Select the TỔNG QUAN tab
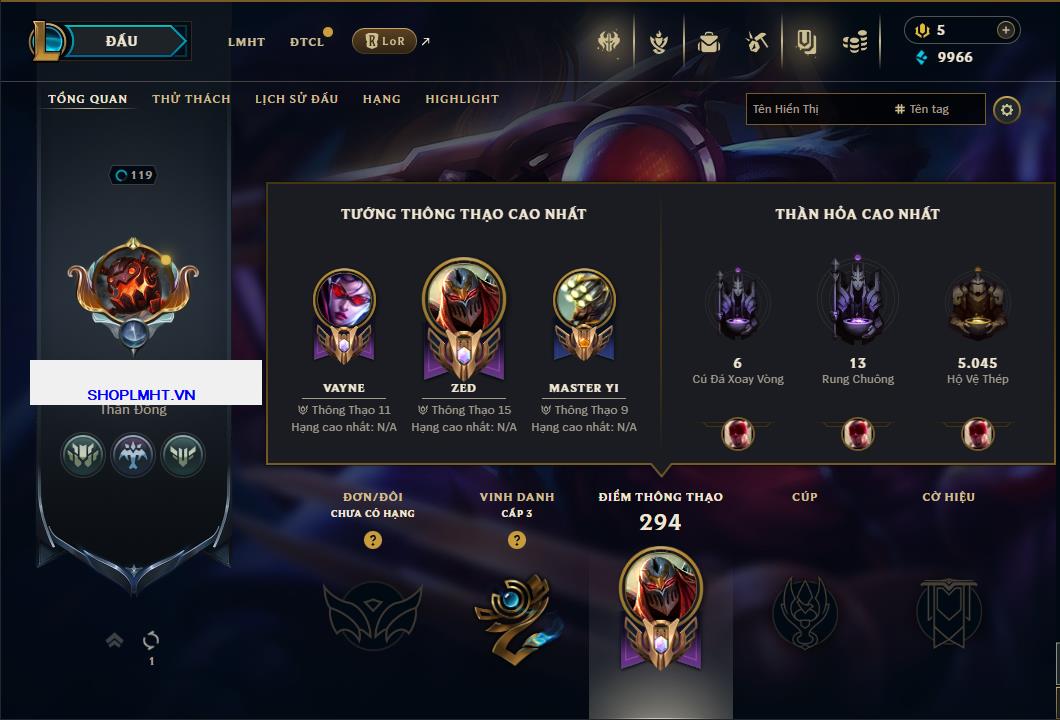The image size is (1060, 720). pyautogui.click(x=88, y=99)
